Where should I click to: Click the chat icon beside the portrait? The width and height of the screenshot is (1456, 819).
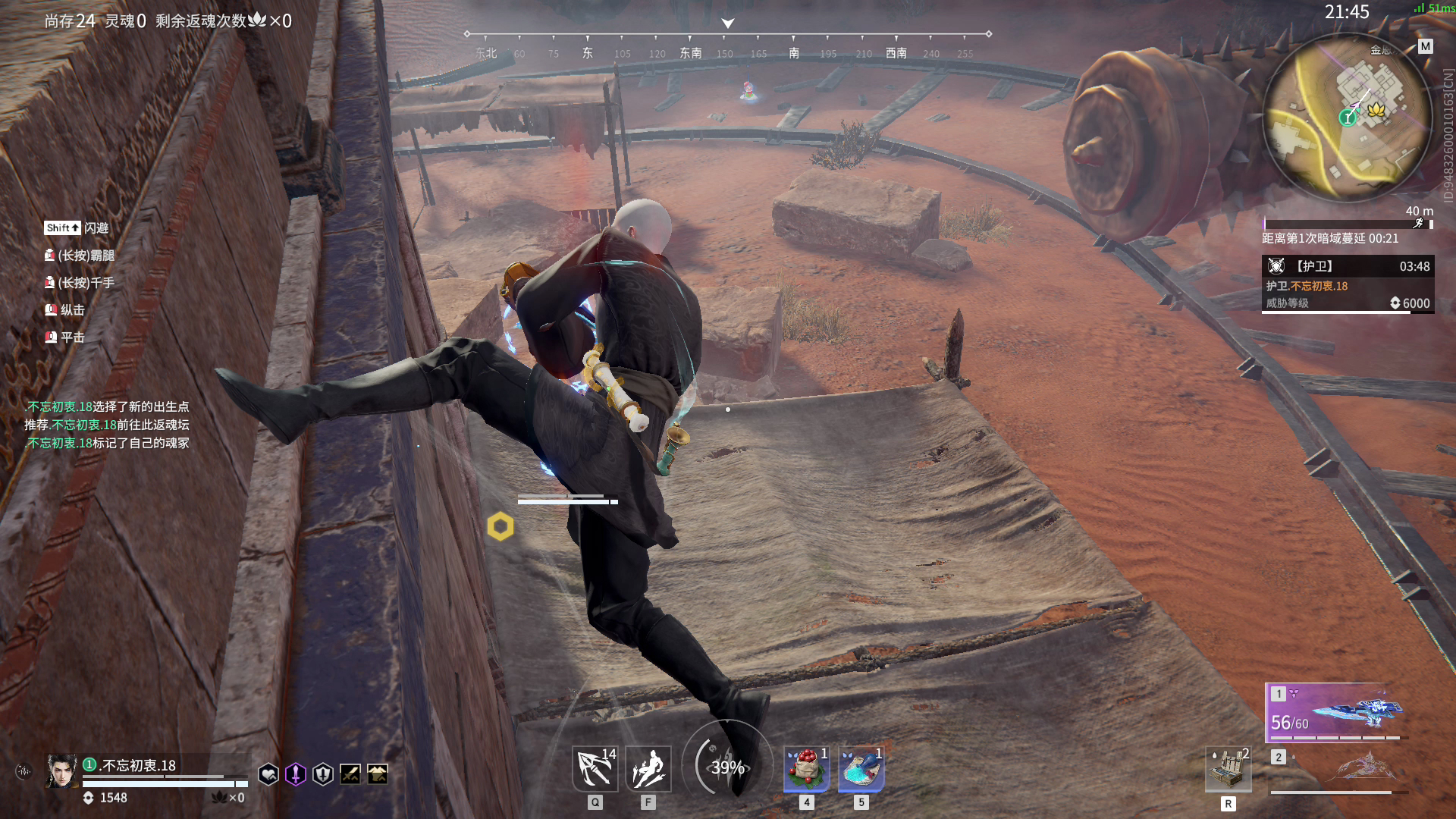click(24, 772)
